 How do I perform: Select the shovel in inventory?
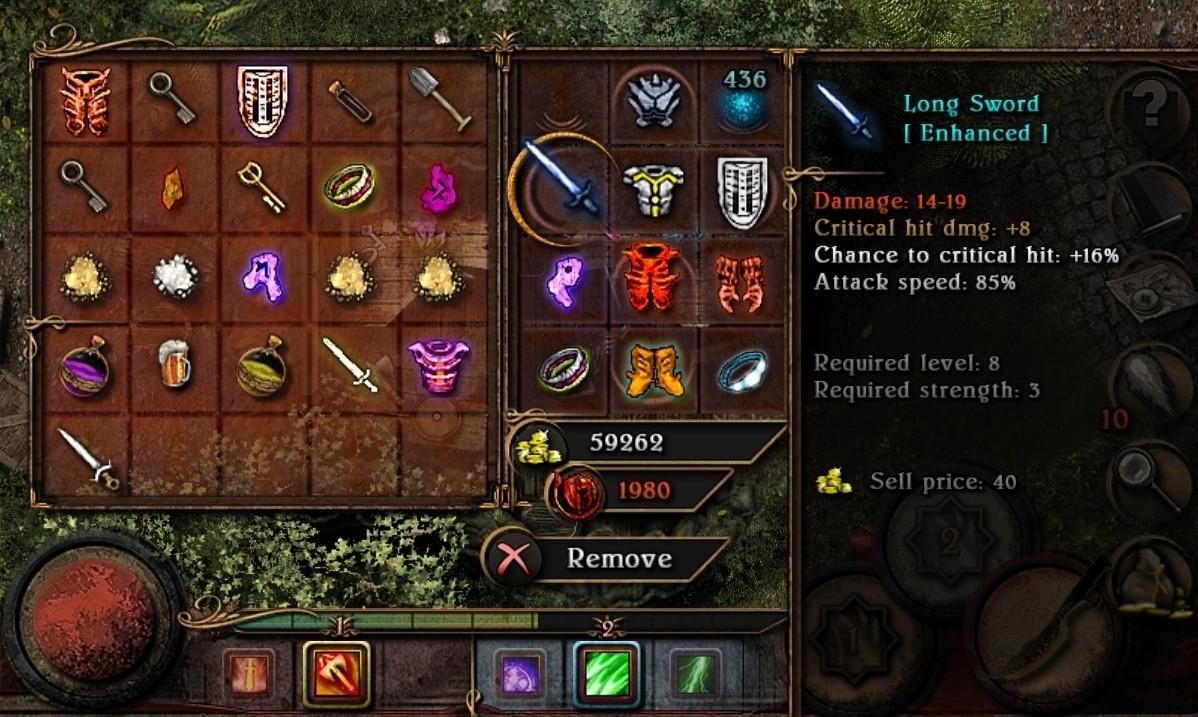(440, 98)
